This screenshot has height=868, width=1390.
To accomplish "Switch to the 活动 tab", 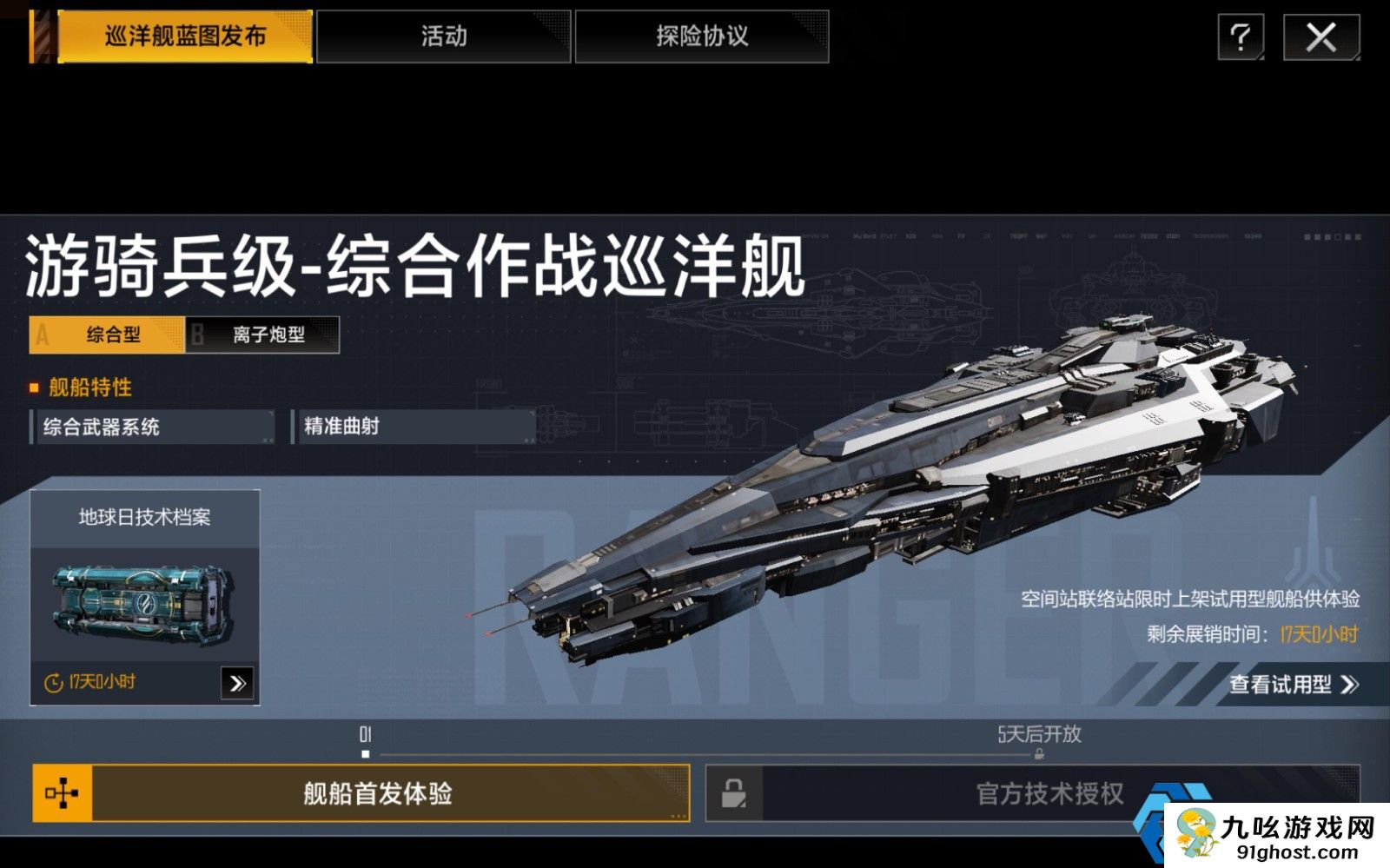I will [444, 36].
